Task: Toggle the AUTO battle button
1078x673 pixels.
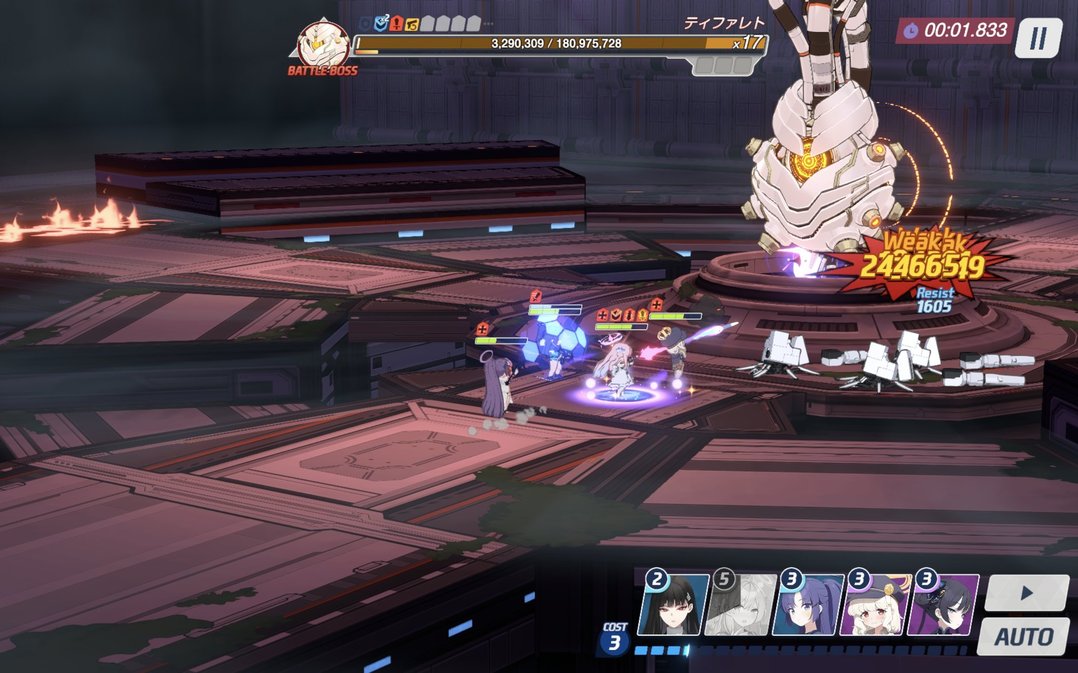Action: click(x=1023, y=636)
